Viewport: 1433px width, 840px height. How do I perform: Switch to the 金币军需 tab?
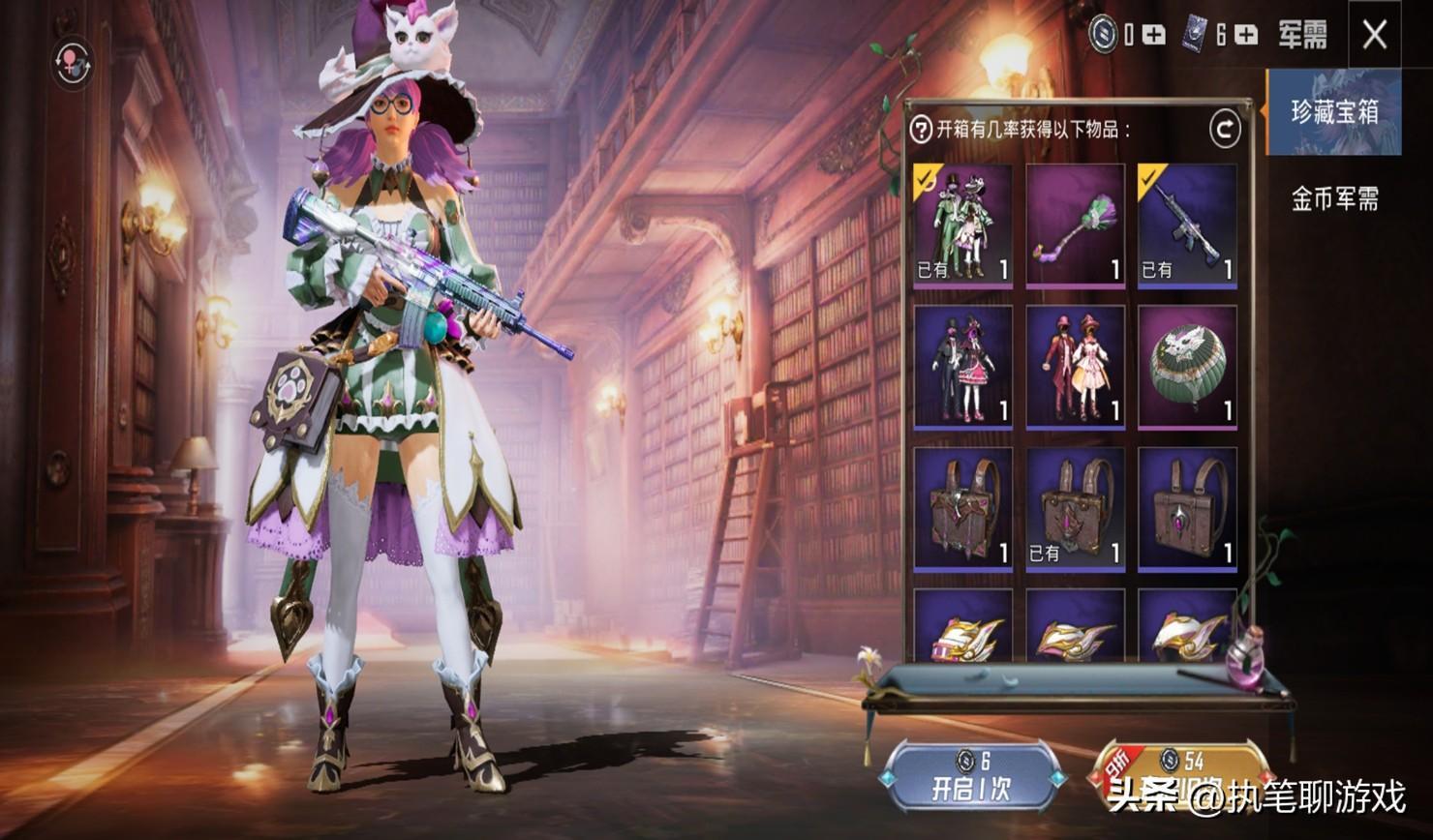pos(1334,198)
